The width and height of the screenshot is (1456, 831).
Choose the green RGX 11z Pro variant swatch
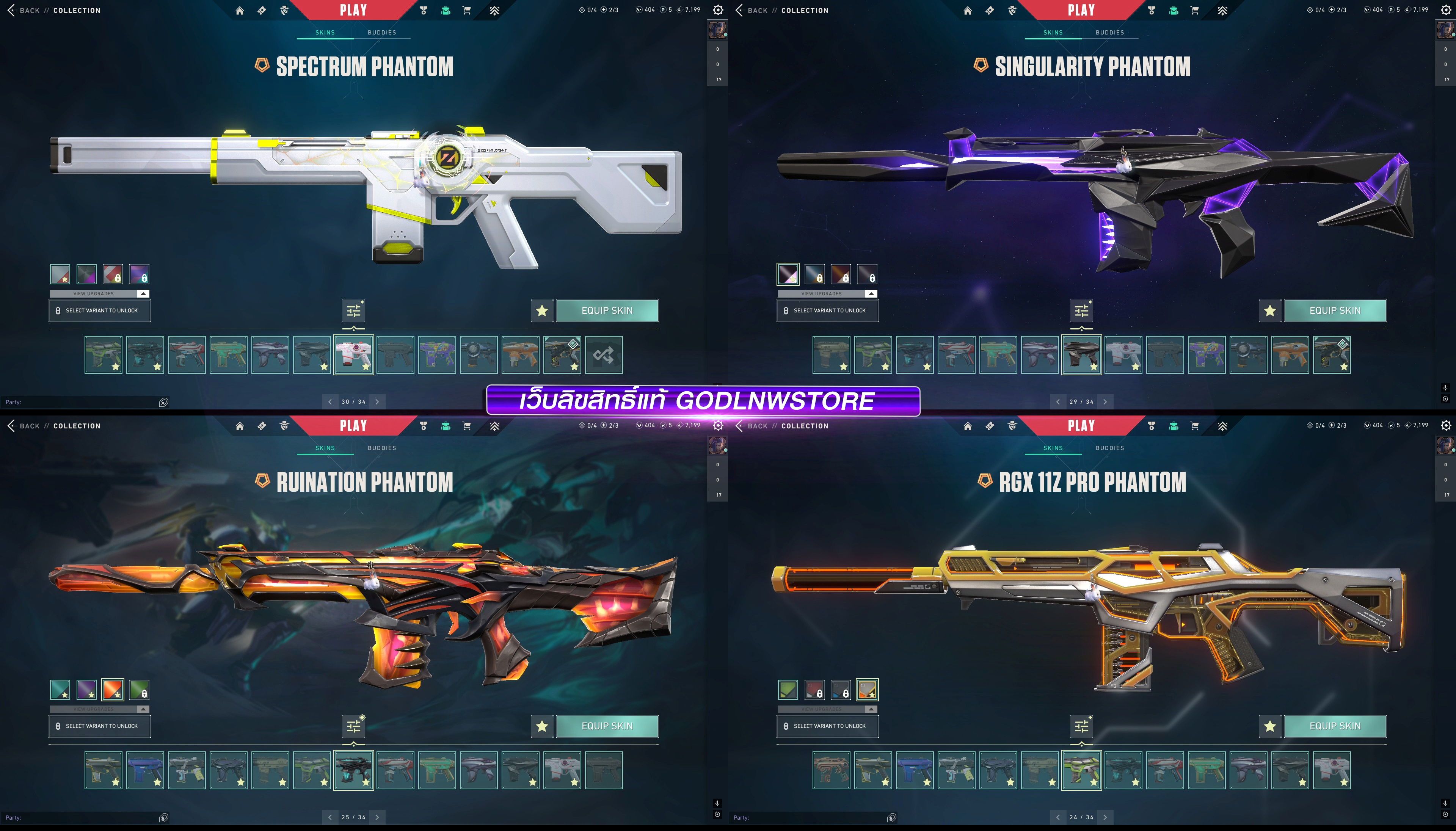[788, 690]
